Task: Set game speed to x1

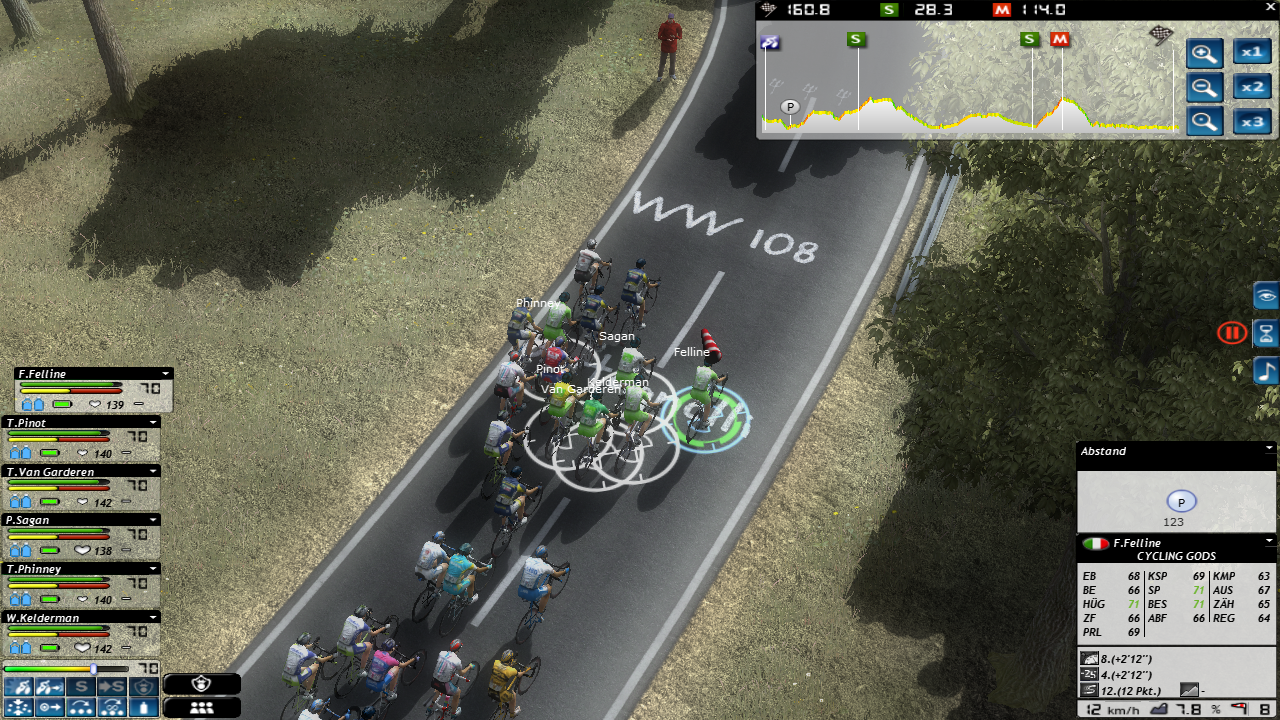Action: point(1251,52)
